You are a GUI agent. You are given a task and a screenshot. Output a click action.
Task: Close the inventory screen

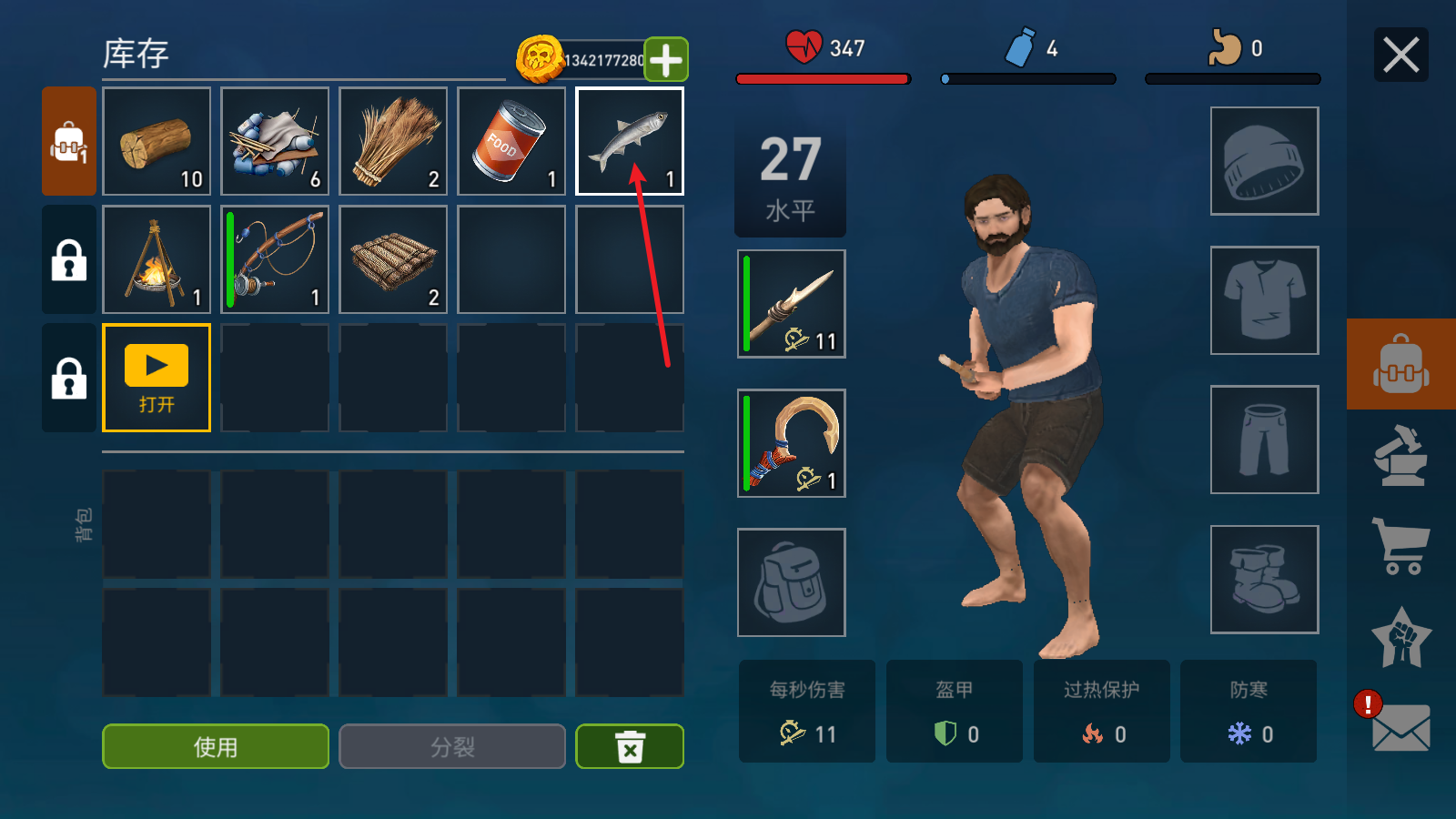(x=1400, y=56)
